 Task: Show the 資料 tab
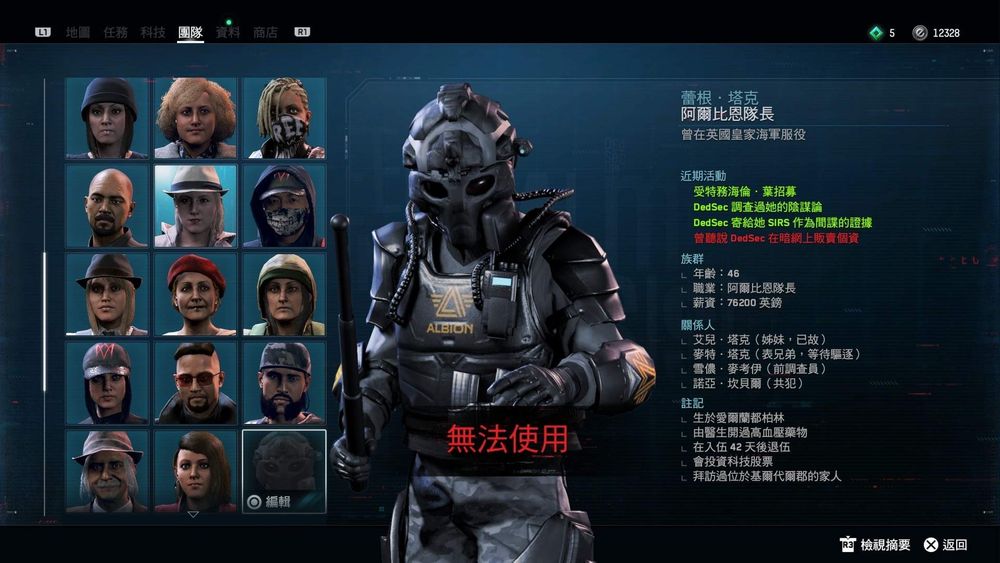[228, 32]
